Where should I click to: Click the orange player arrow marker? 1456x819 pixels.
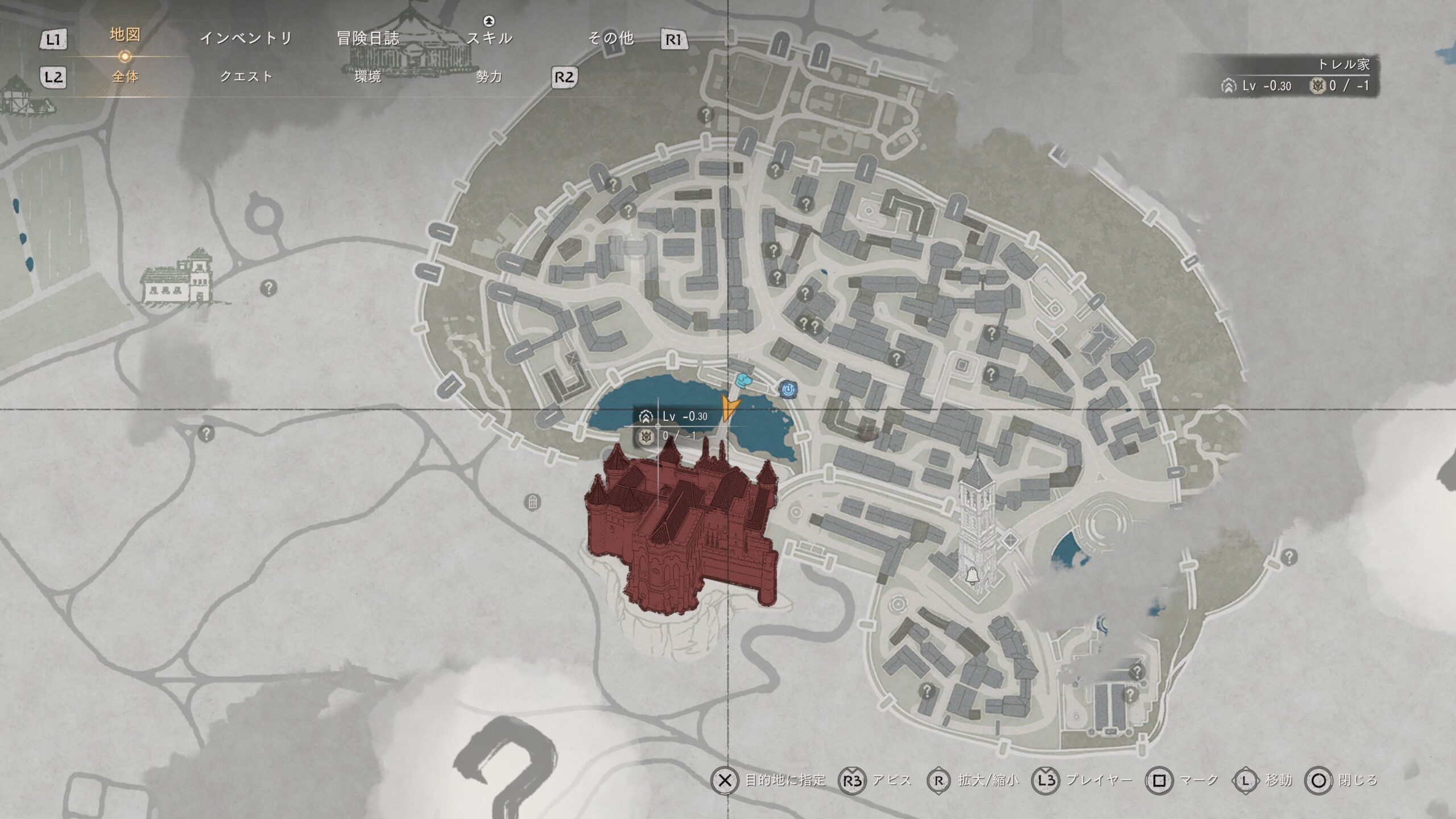pyautogui.click(x=730, y=408)
